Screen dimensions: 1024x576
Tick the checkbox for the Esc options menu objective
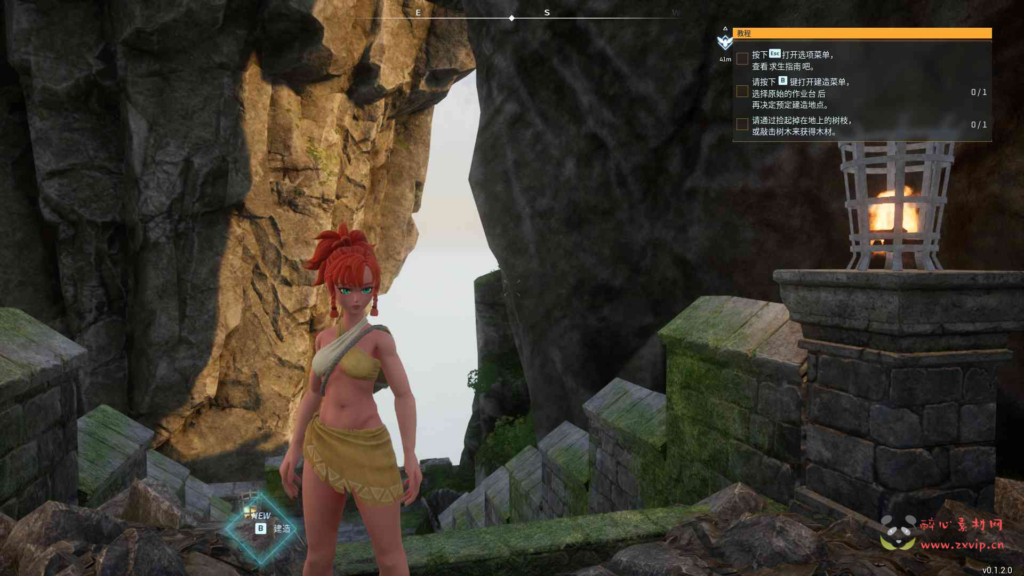pyautogui.click(x=742, y=58)
